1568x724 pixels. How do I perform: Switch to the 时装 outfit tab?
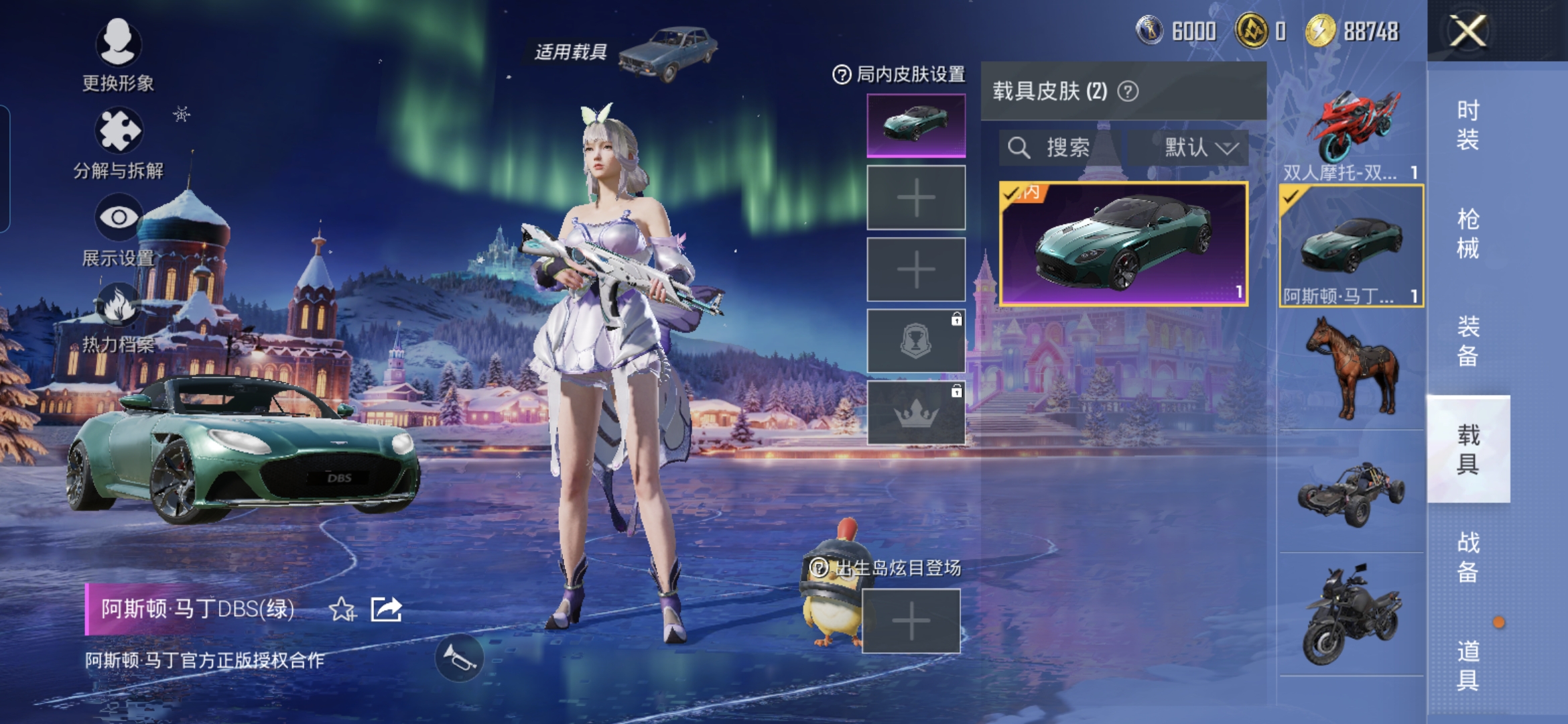[x=1467, y=125]
